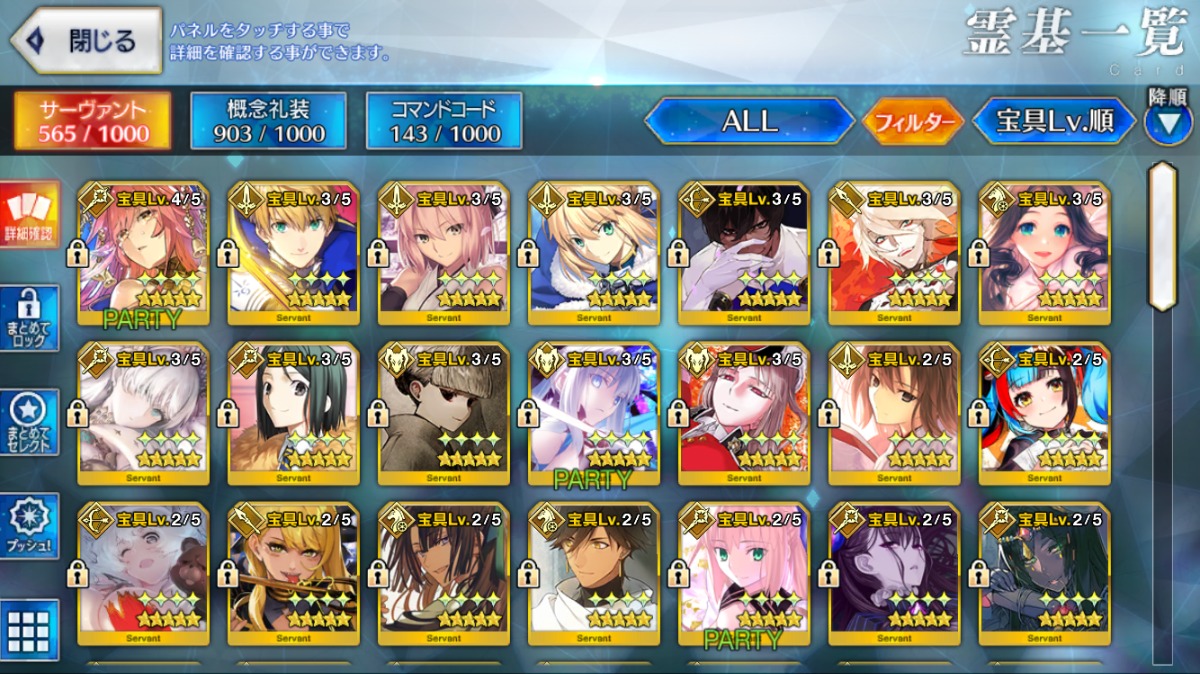
Task: Show the コマンドコード tab
Action: click(x=444, y=121)
